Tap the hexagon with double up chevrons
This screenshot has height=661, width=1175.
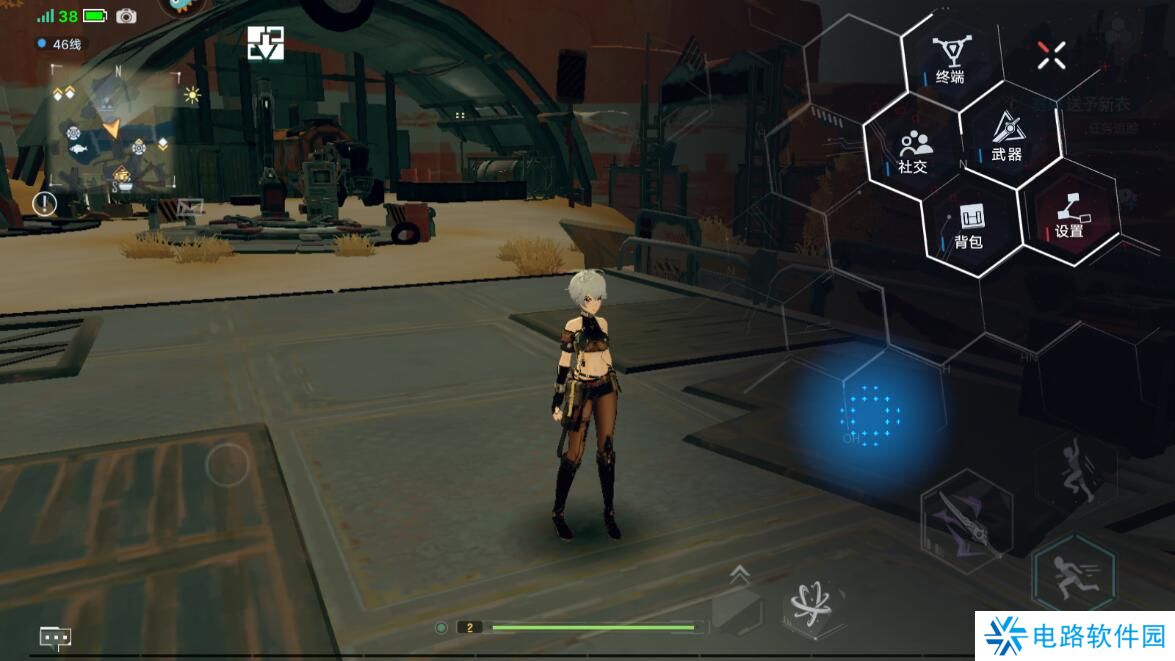(738, 600)
